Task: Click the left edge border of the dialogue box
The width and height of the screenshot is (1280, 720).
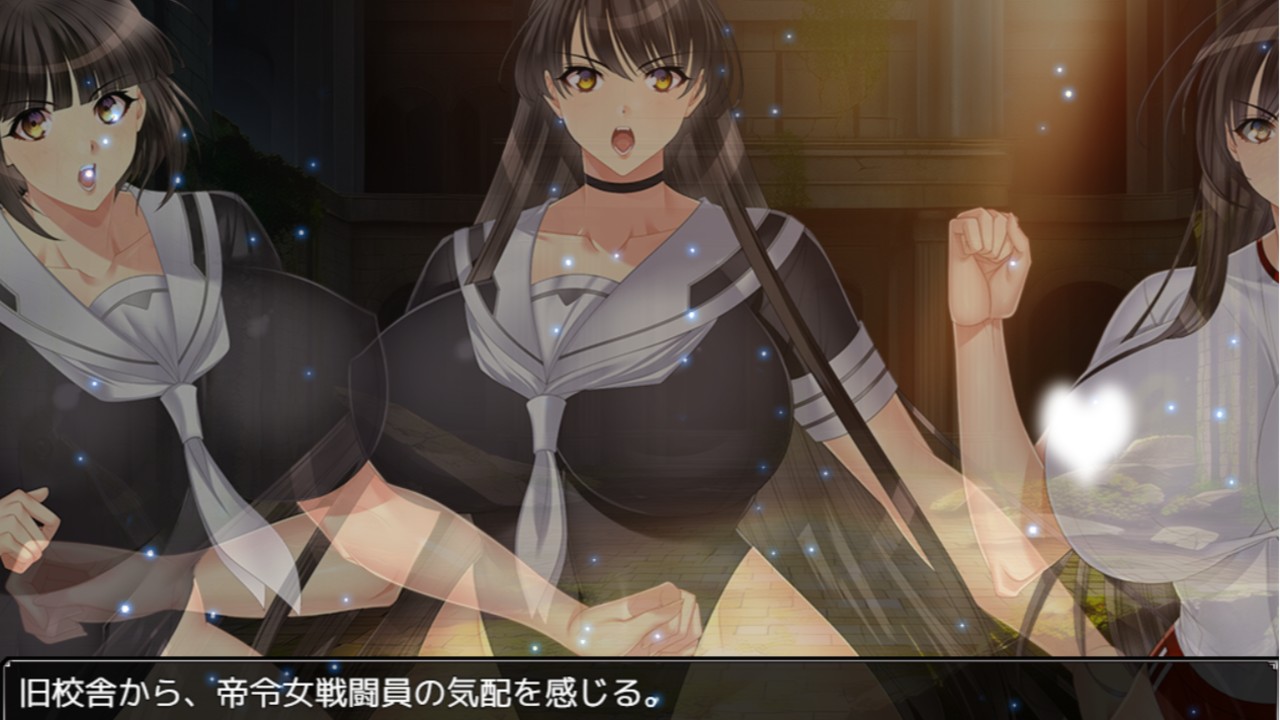Action: [5, 697]
